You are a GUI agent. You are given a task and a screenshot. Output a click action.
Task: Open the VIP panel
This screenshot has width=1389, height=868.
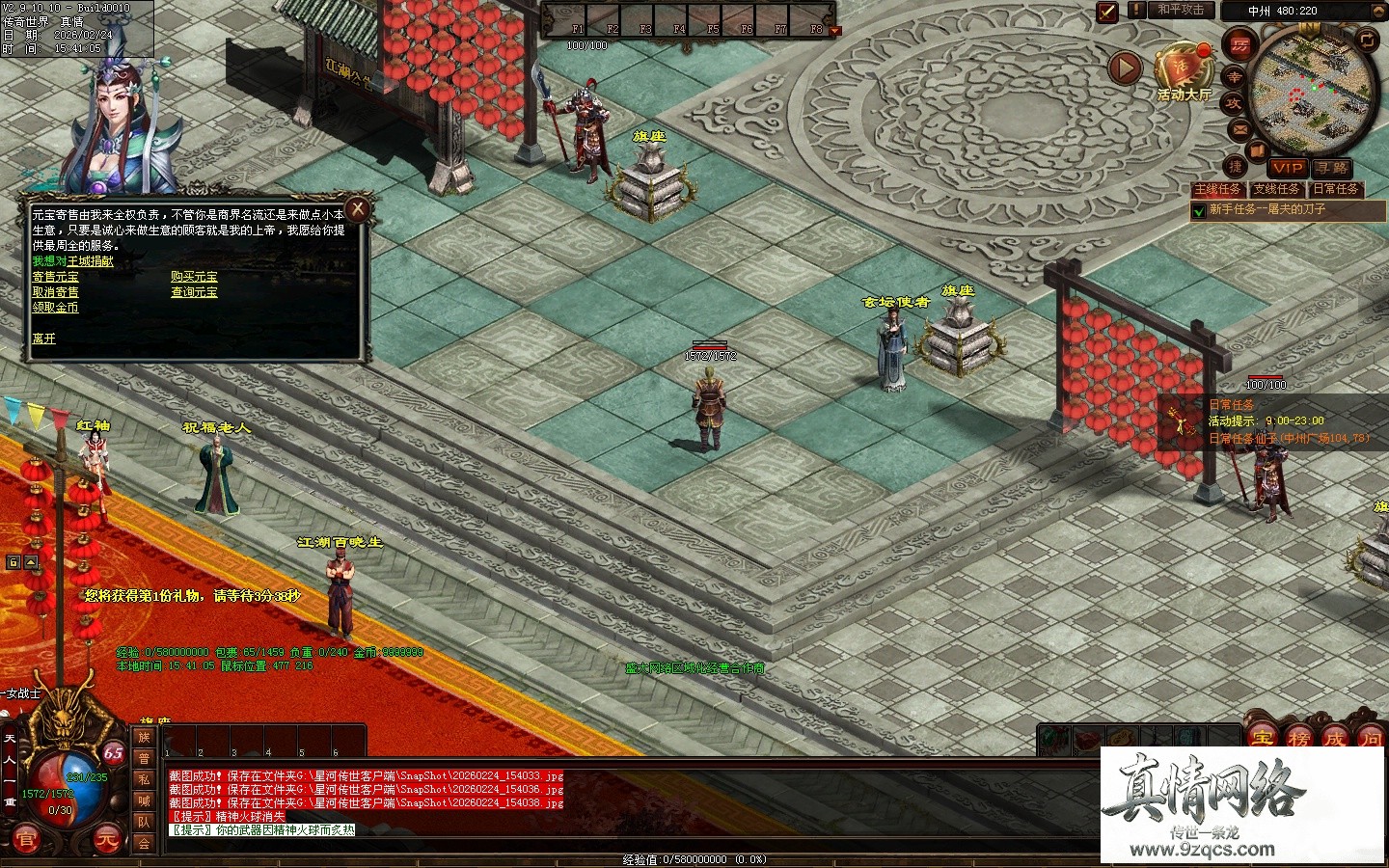[x=1286, y=168]
